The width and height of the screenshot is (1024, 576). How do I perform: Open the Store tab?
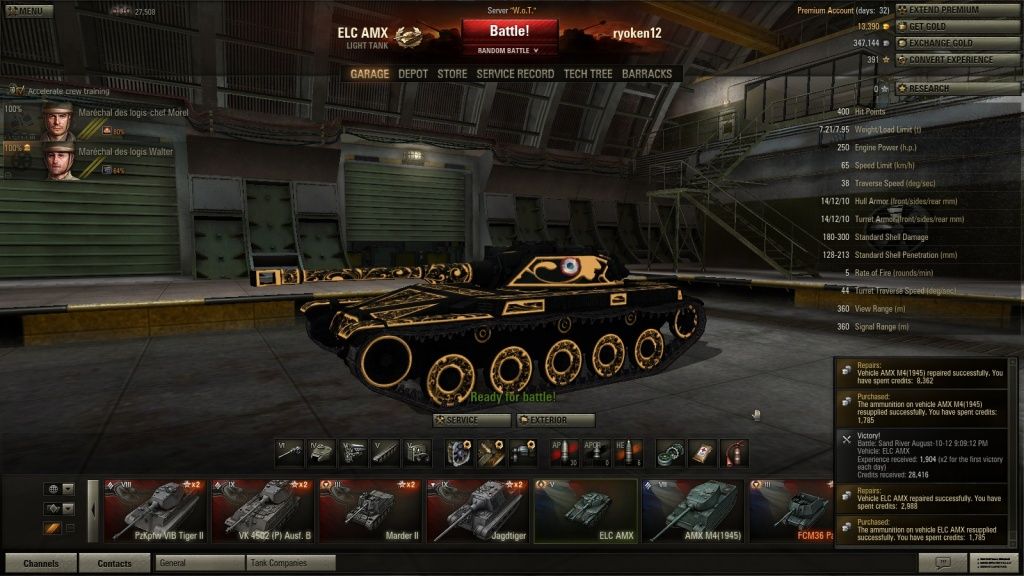452,73
